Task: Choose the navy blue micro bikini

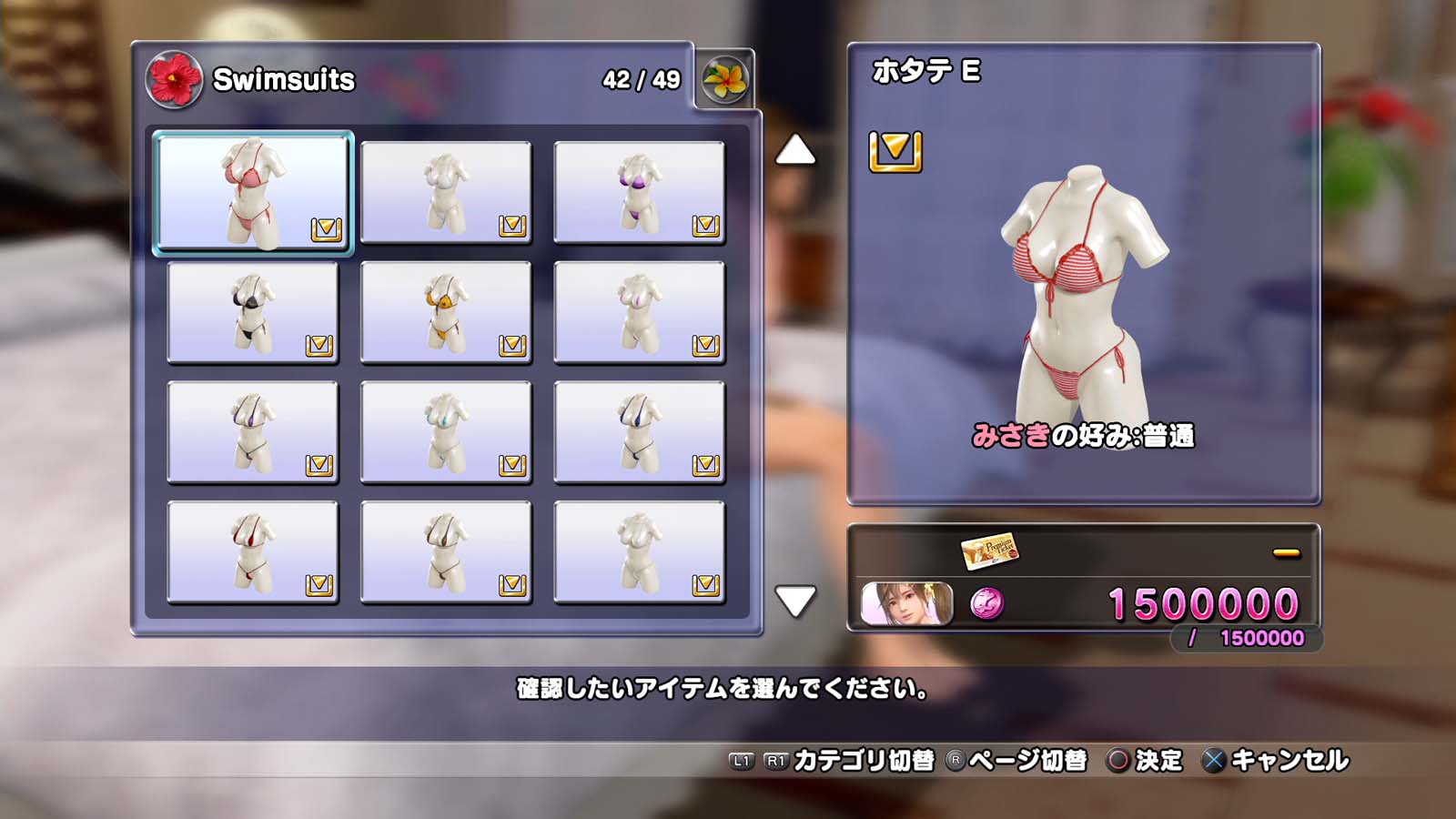Action: (639, 432)
